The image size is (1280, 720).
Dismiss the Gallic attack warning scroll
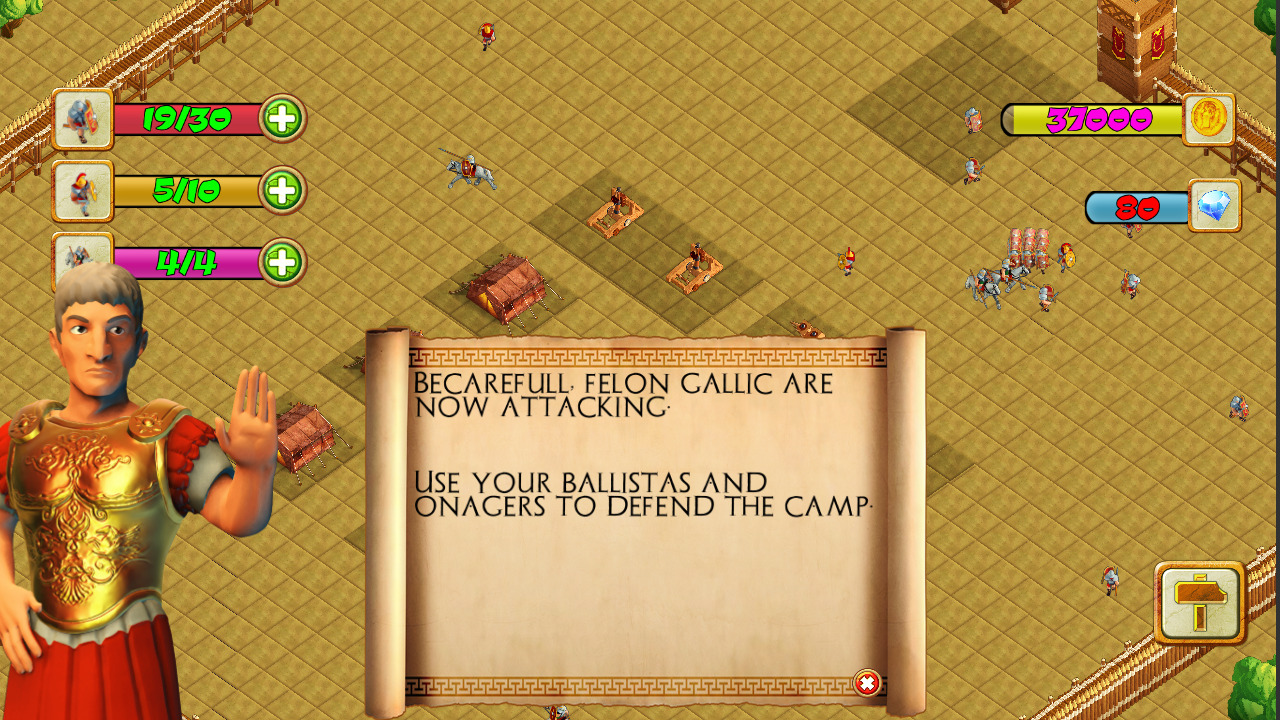coord(866,681)
